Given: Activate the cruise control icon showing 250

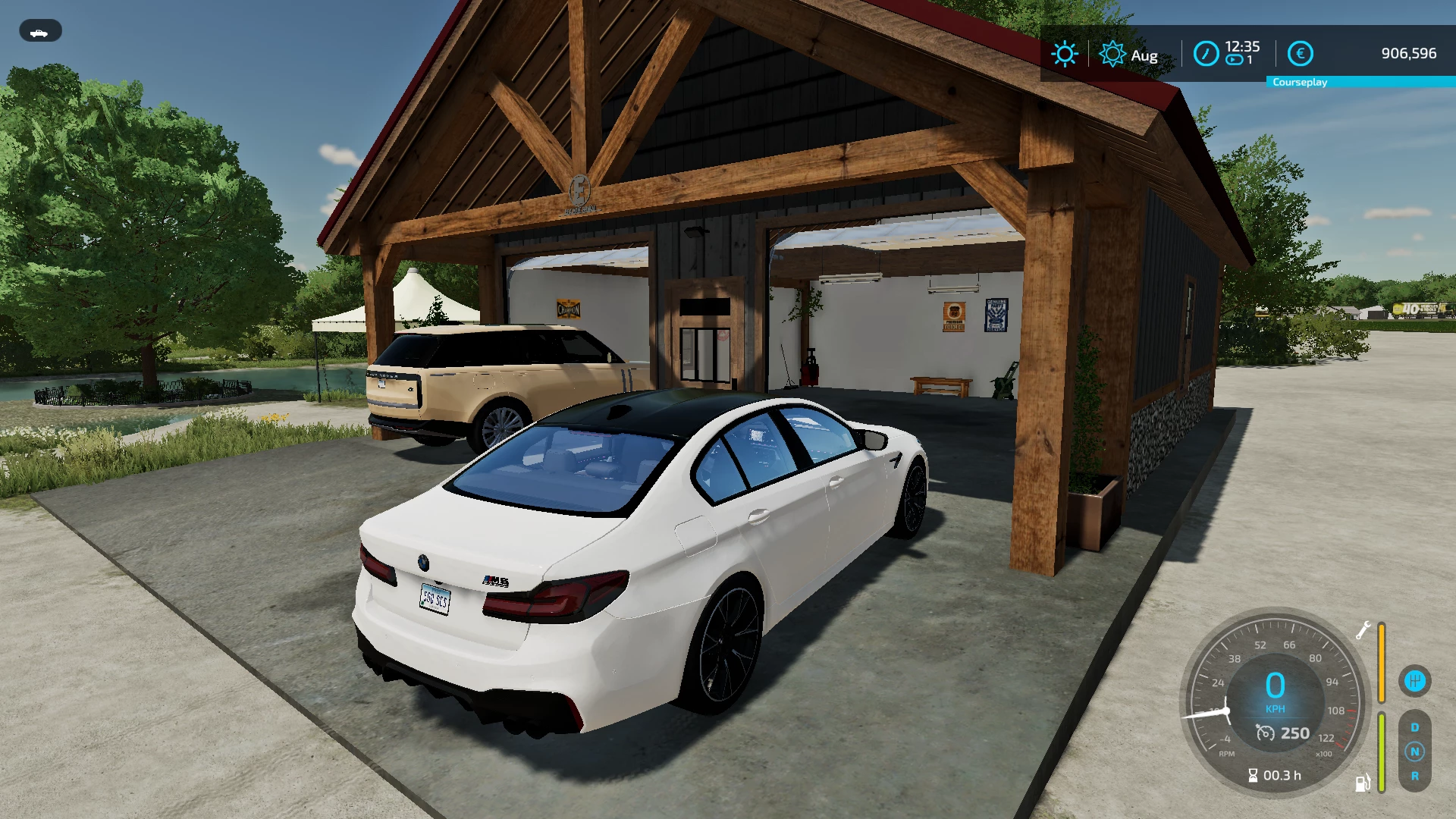Looking at the screenshot, I should click(1265, 733).
